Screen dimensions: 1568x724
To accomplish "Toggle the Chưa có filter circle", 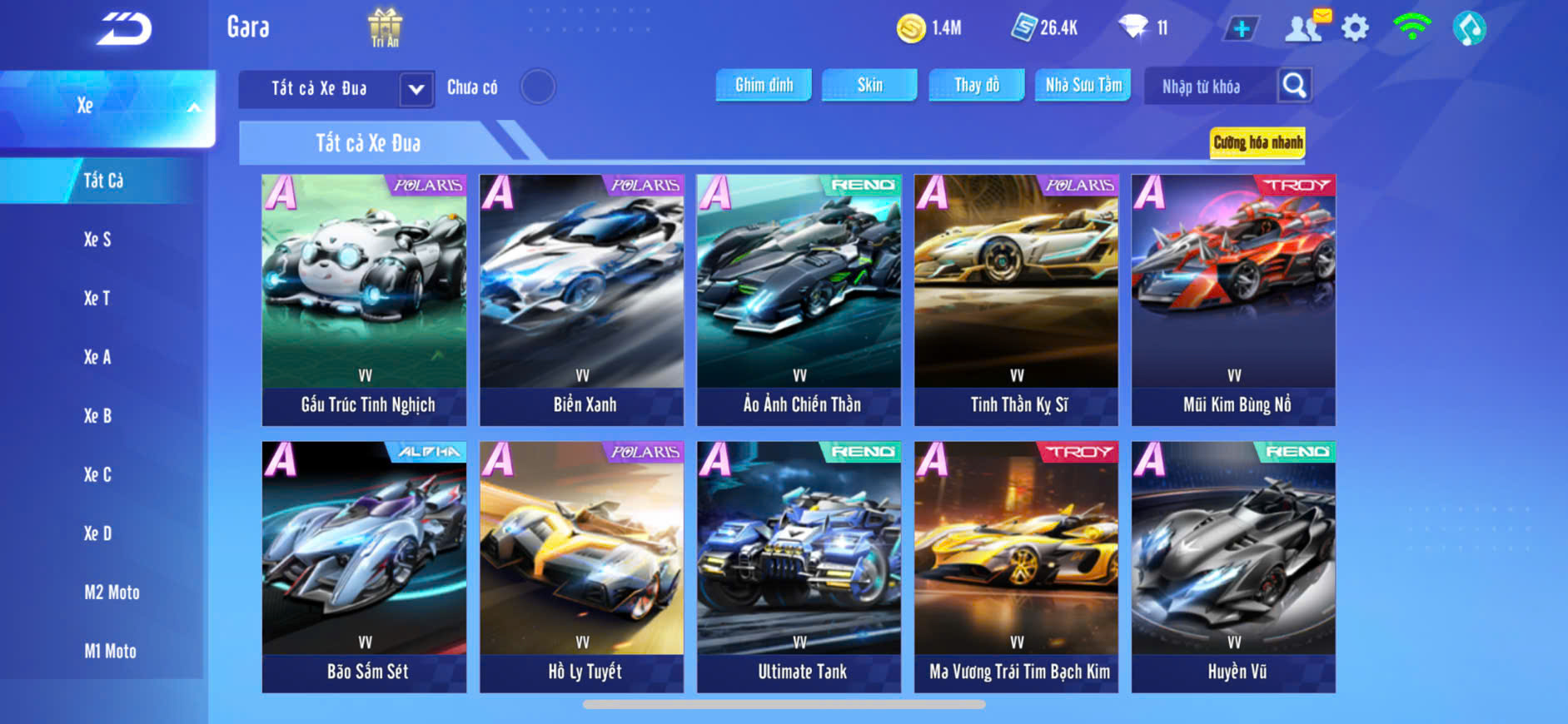I will click(538, 87).
